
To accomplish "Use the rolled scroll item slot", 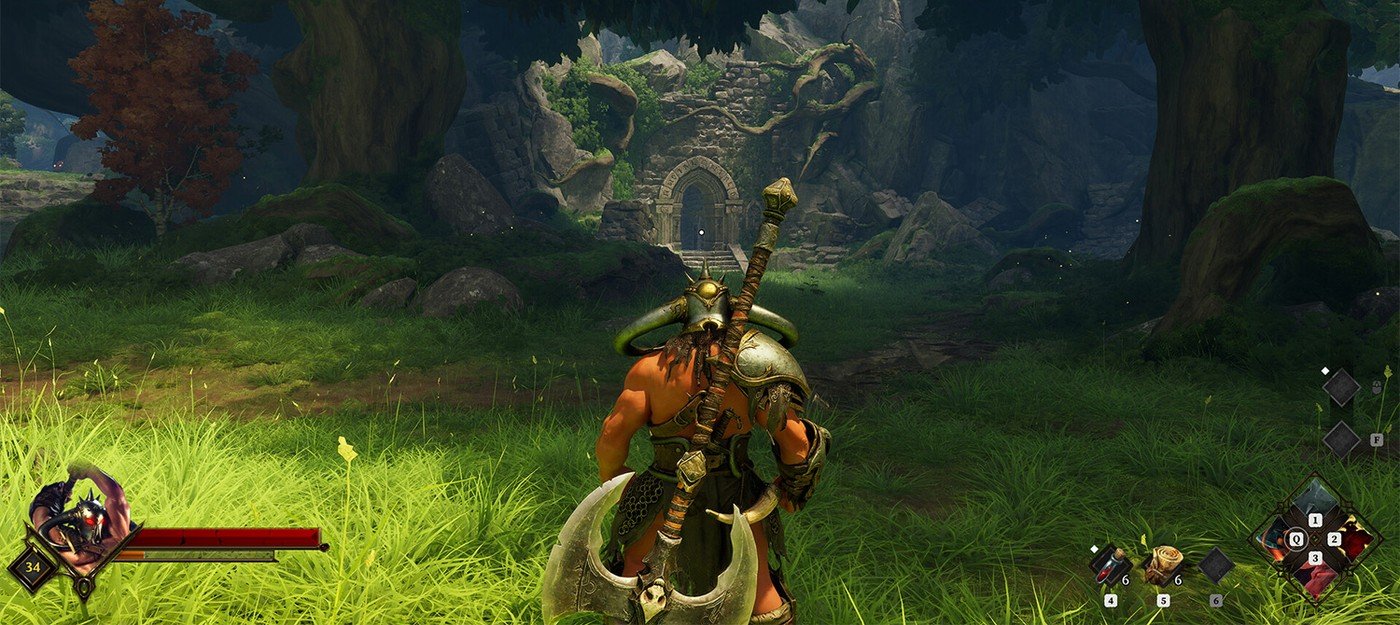I will (1162, 564).
